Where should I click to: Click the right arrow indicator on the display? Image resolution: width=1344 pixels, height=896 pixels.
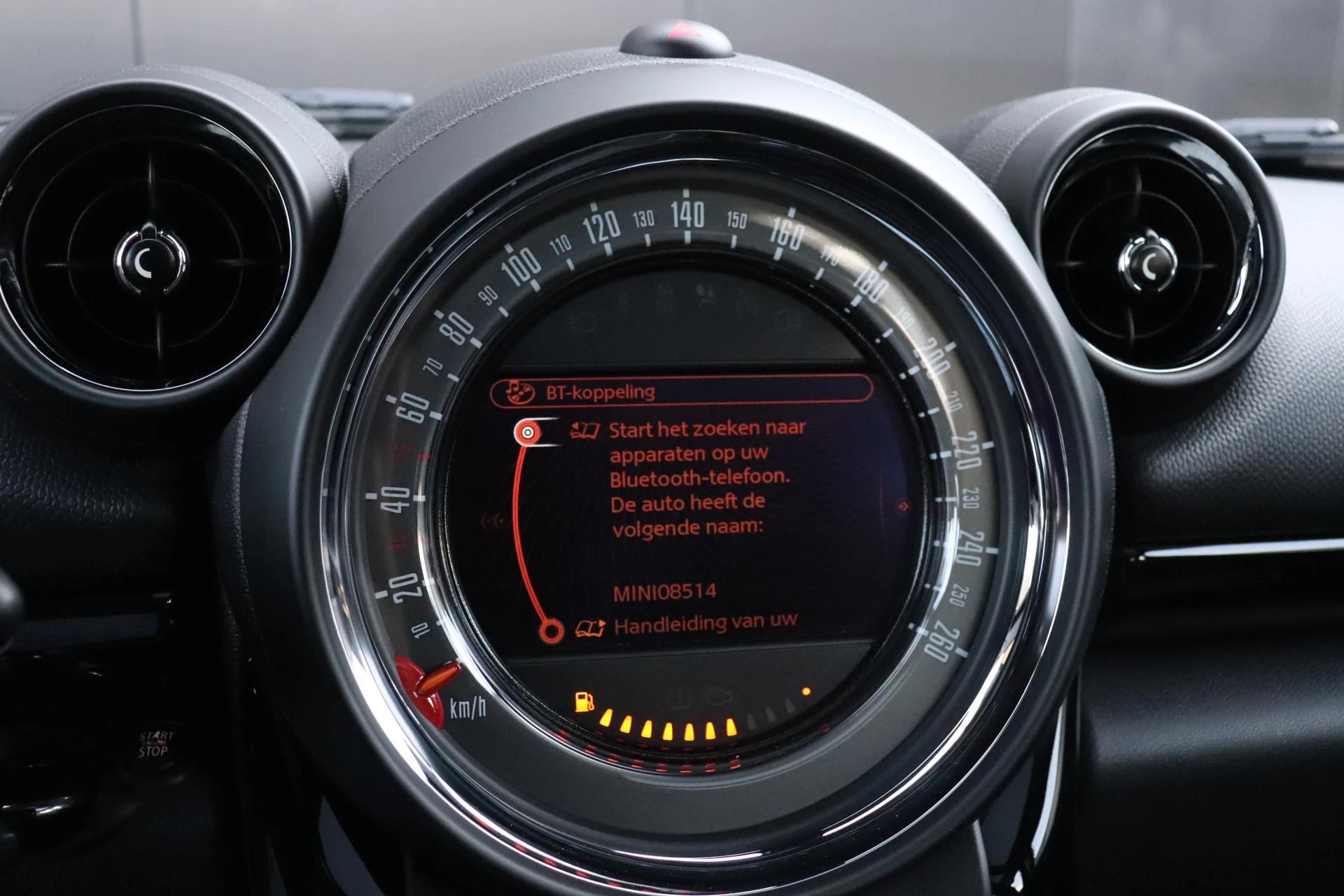(903, 505)
